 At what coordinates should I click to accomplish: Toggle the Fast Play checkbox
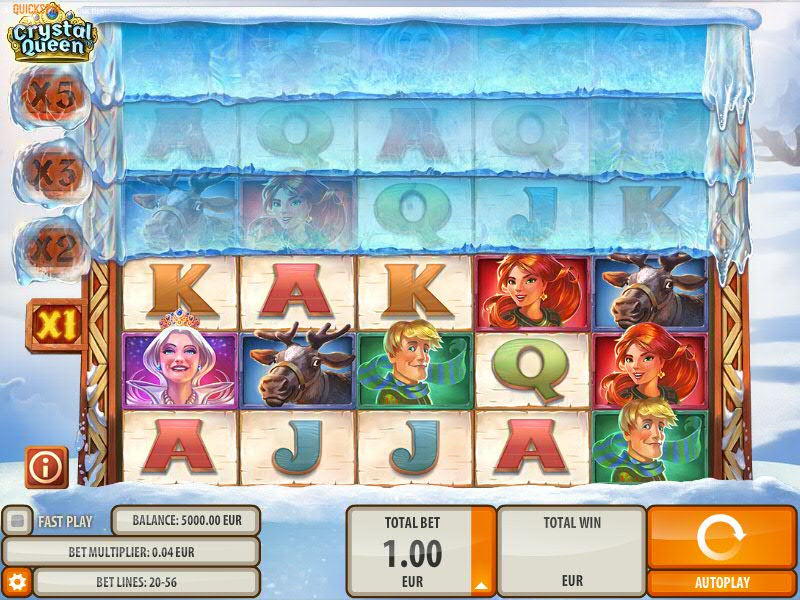pyautogui.click(x=16, y=521)
